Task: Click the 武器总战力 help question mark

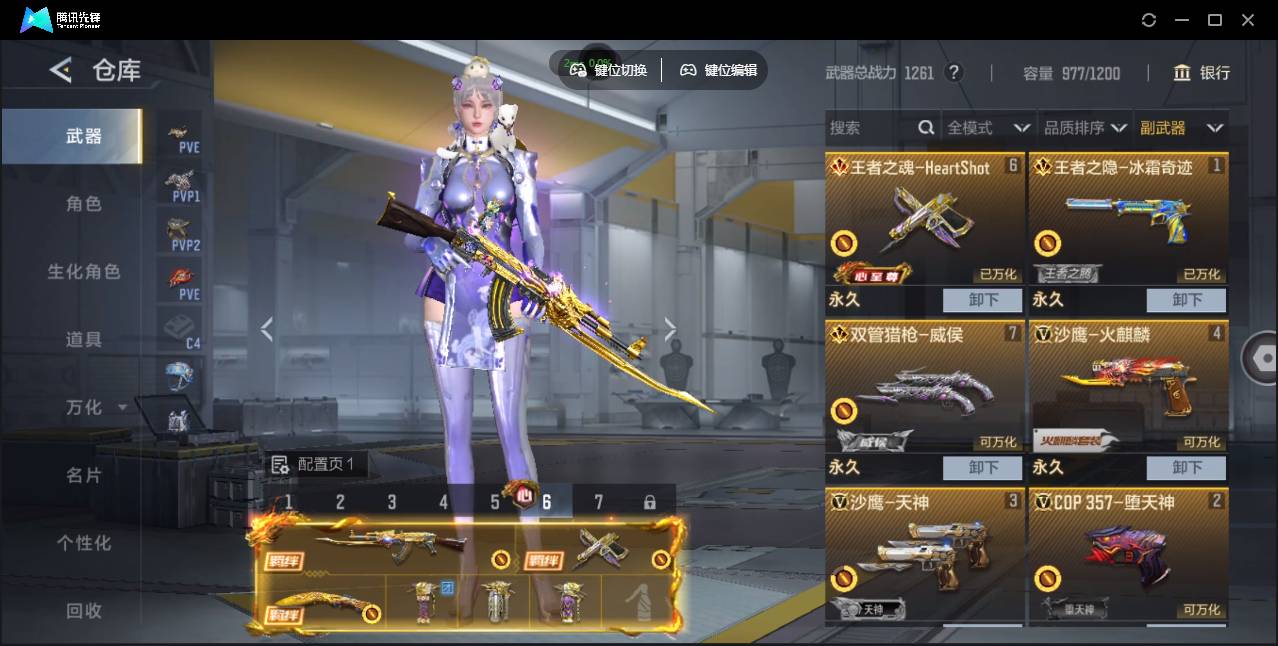Action: [x=954, y=73]
